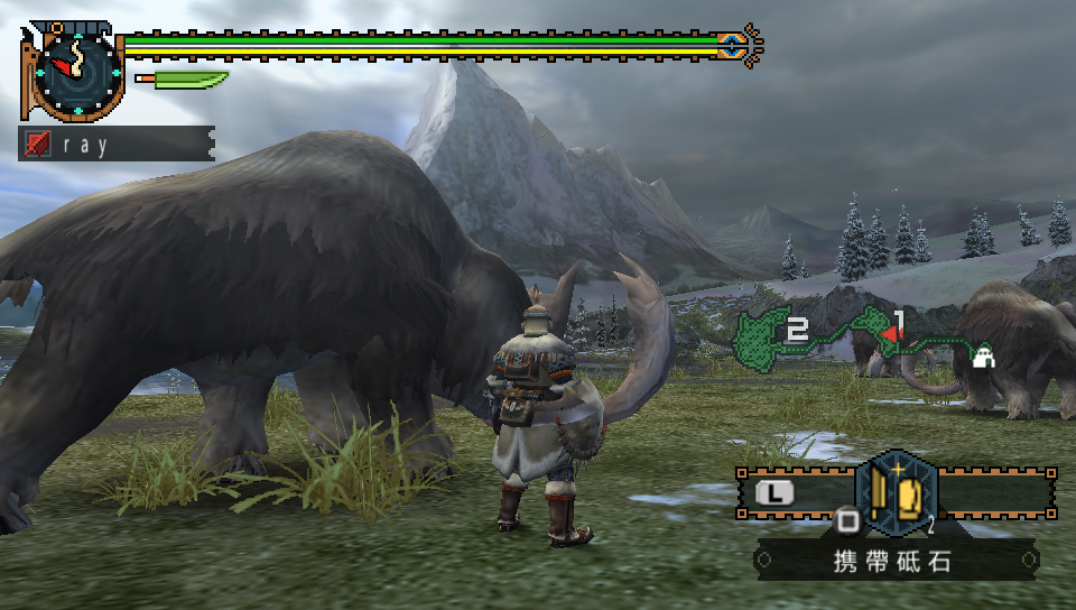Select the item name label 携帯砥石
Viewport: 1076px width, 610px height.
coord(894,561)
